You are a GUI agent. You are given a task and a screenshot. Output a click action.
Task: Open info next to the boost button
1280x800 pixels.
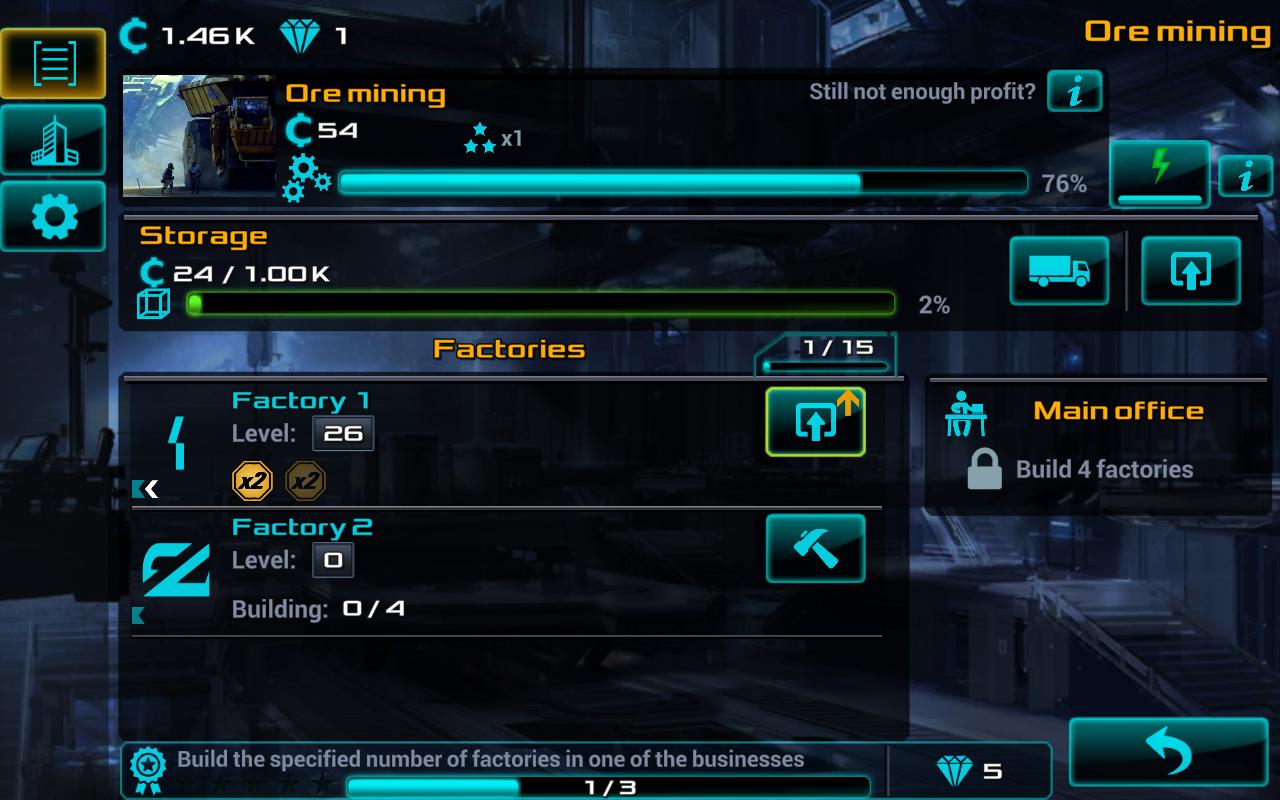click(x=1245, y=176)
